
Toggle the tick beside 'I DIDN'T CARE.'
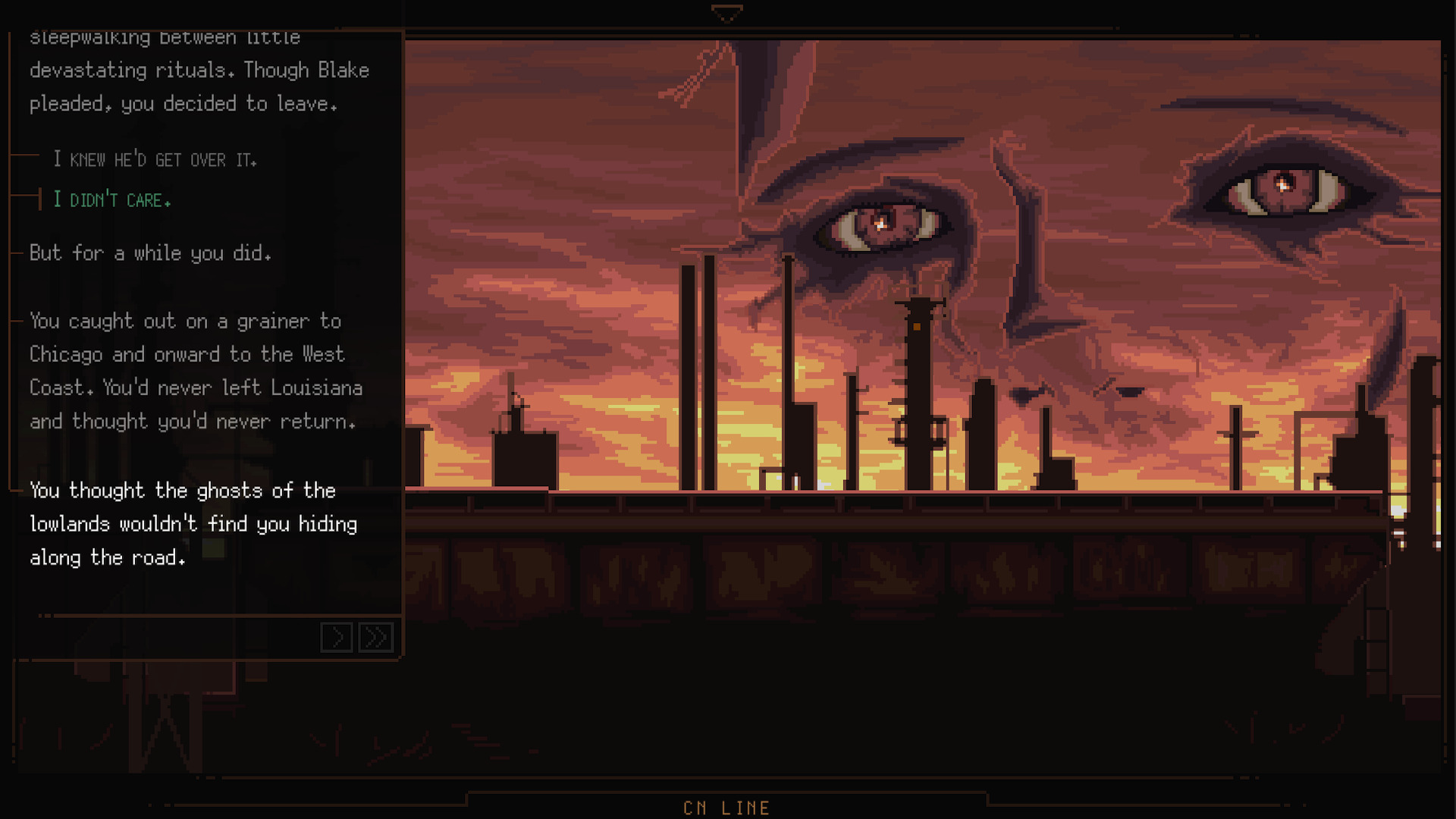click(39, 199)
